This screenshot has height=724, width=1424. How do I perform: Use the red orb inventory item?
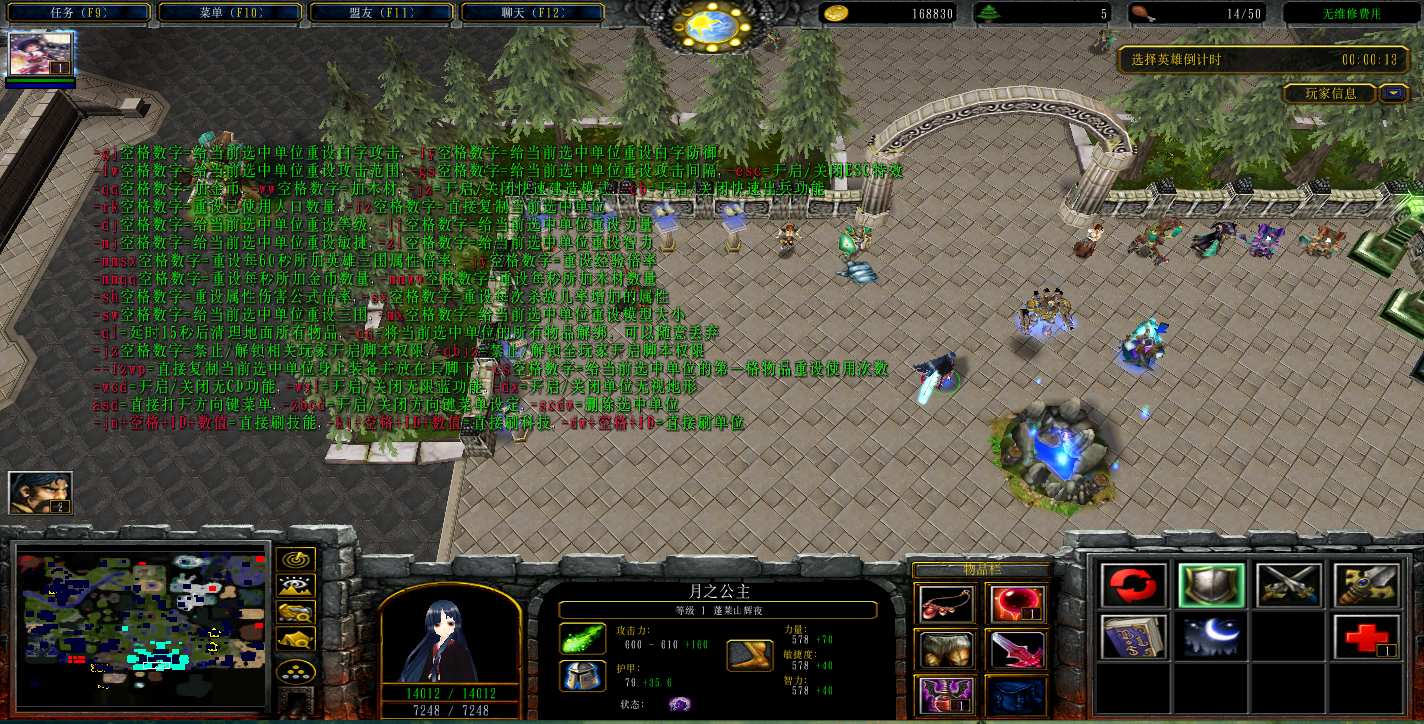coord(1016,604)
